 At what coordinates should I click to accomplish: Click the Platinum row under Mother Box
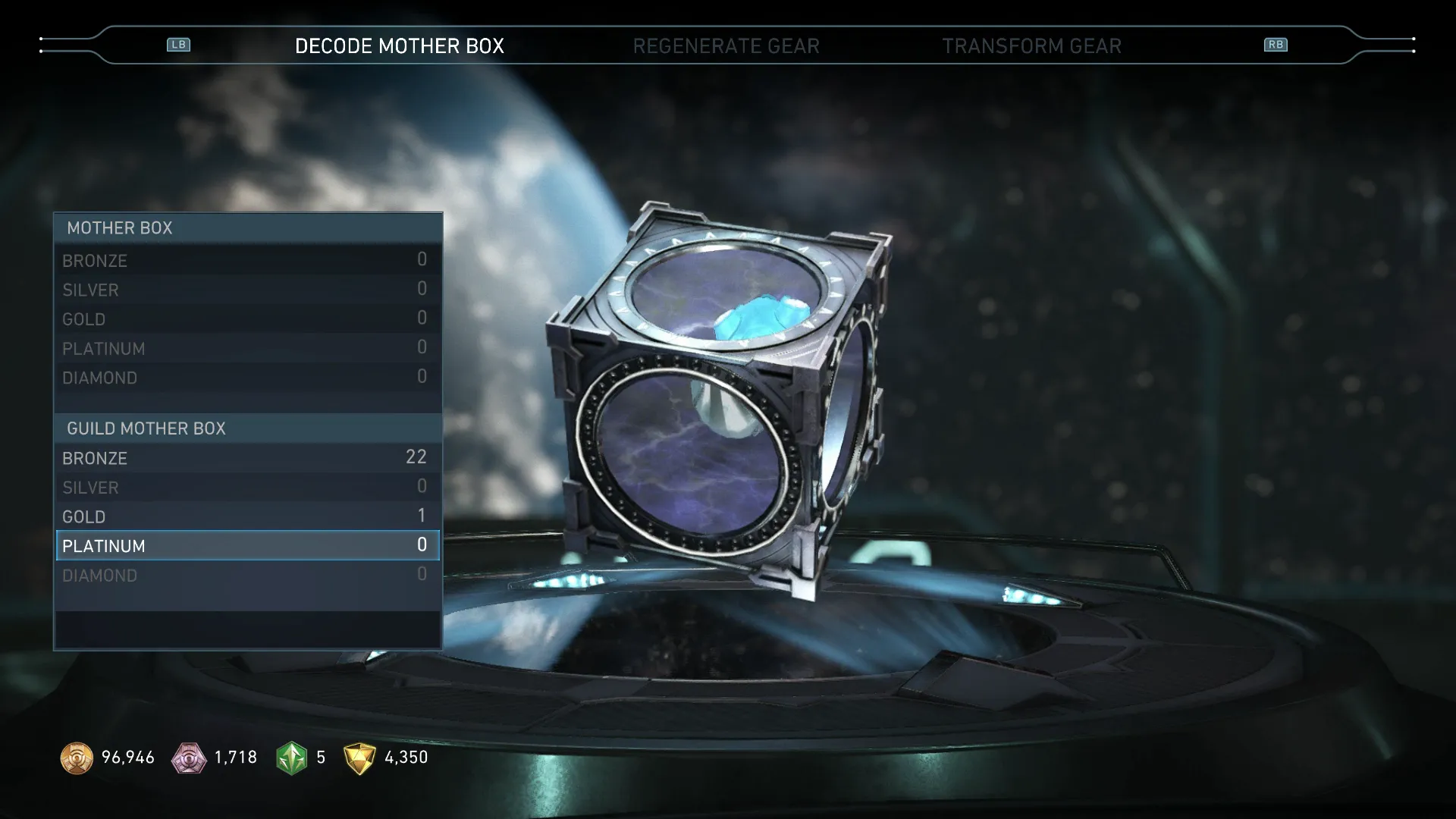pos(247,349)
